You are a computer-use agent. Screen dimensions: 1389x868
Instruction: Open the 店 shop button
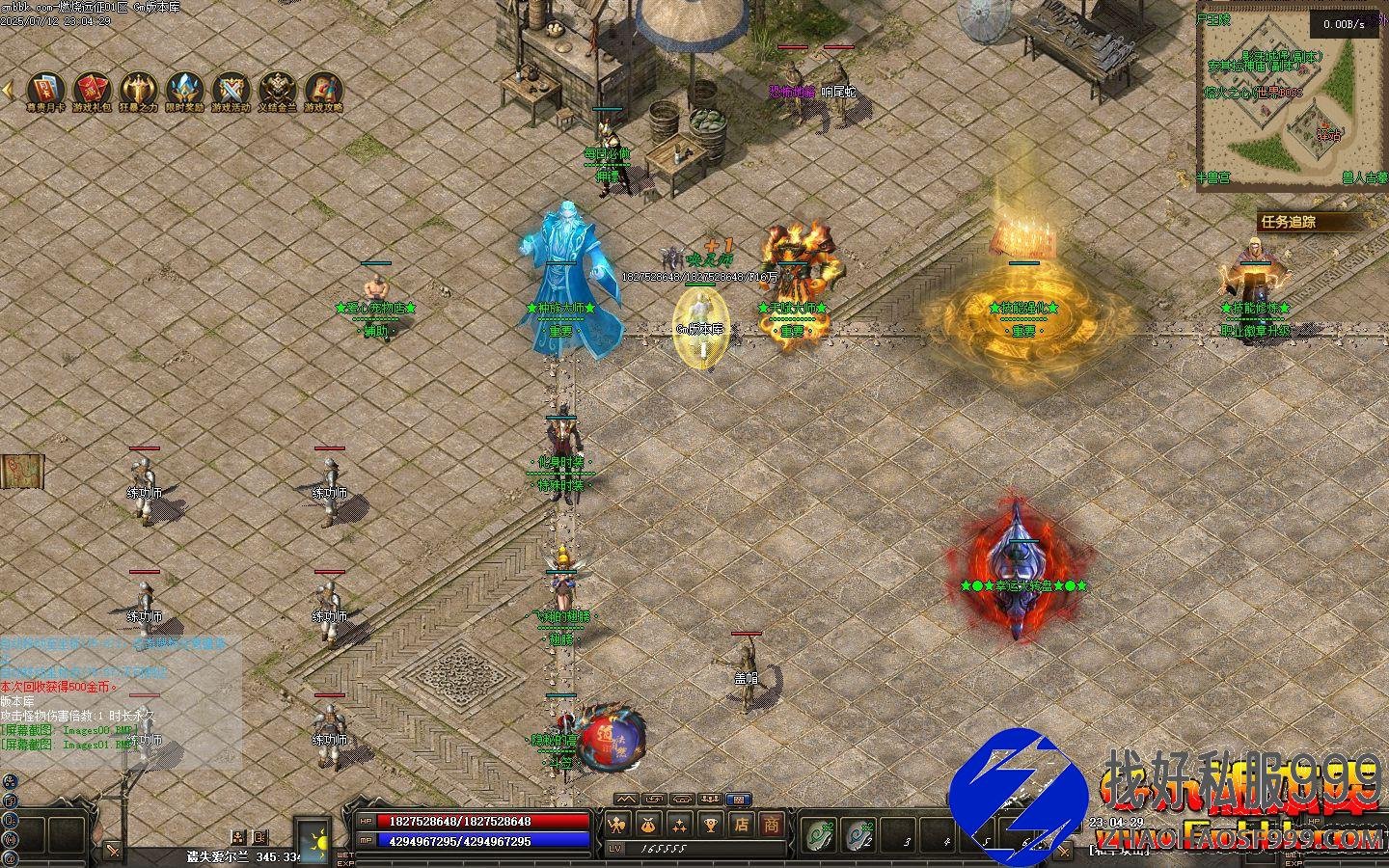(x=741, y=825)
